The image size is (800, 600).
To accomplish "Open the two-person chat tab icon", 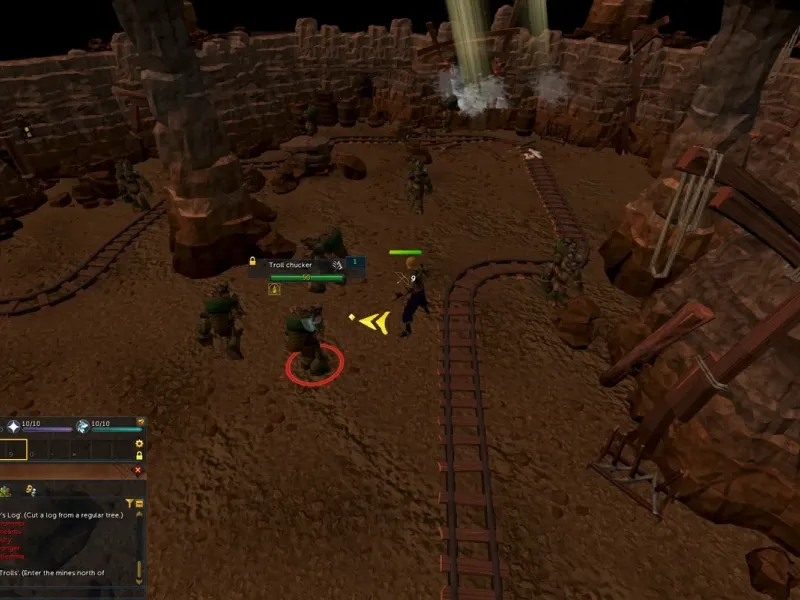I will [x=30, y=490].
